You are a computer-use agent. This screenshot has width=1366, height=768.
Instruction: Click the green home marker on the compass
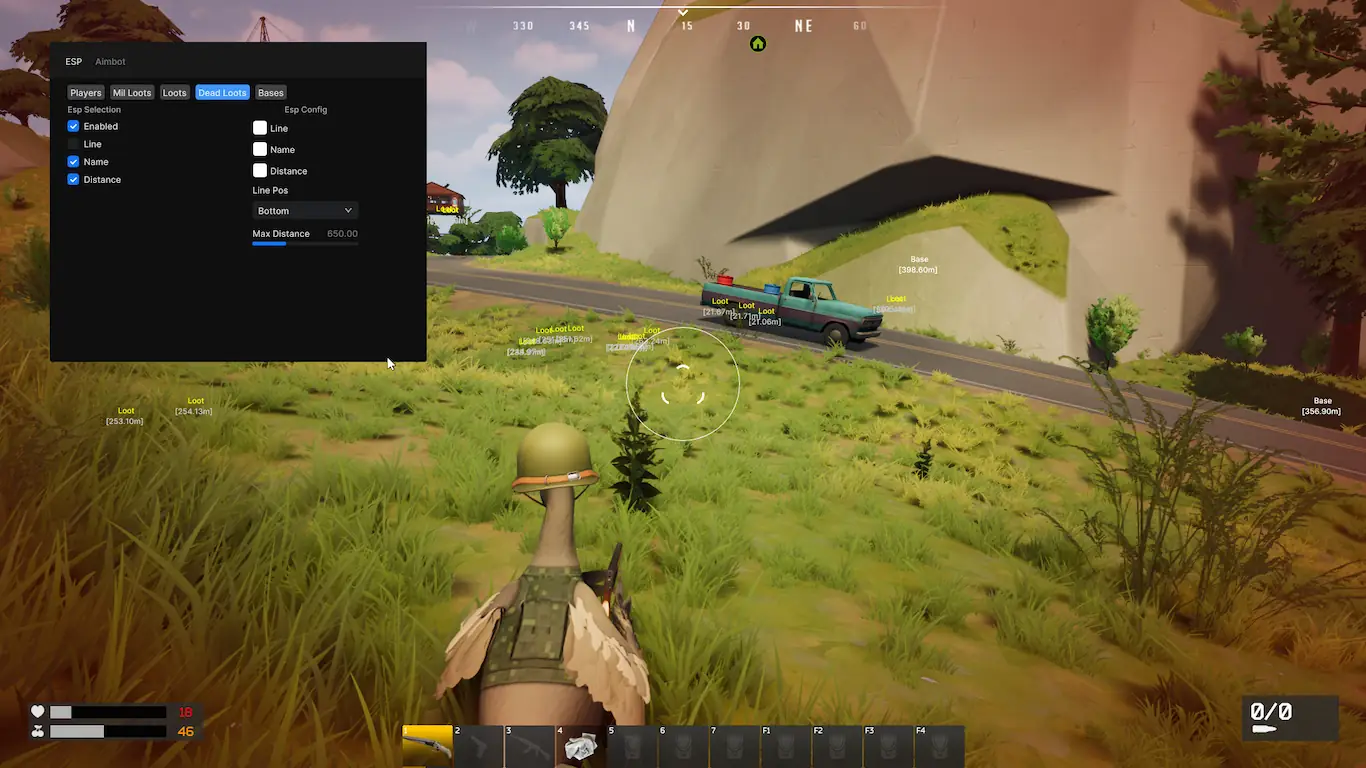click(758, 44)
